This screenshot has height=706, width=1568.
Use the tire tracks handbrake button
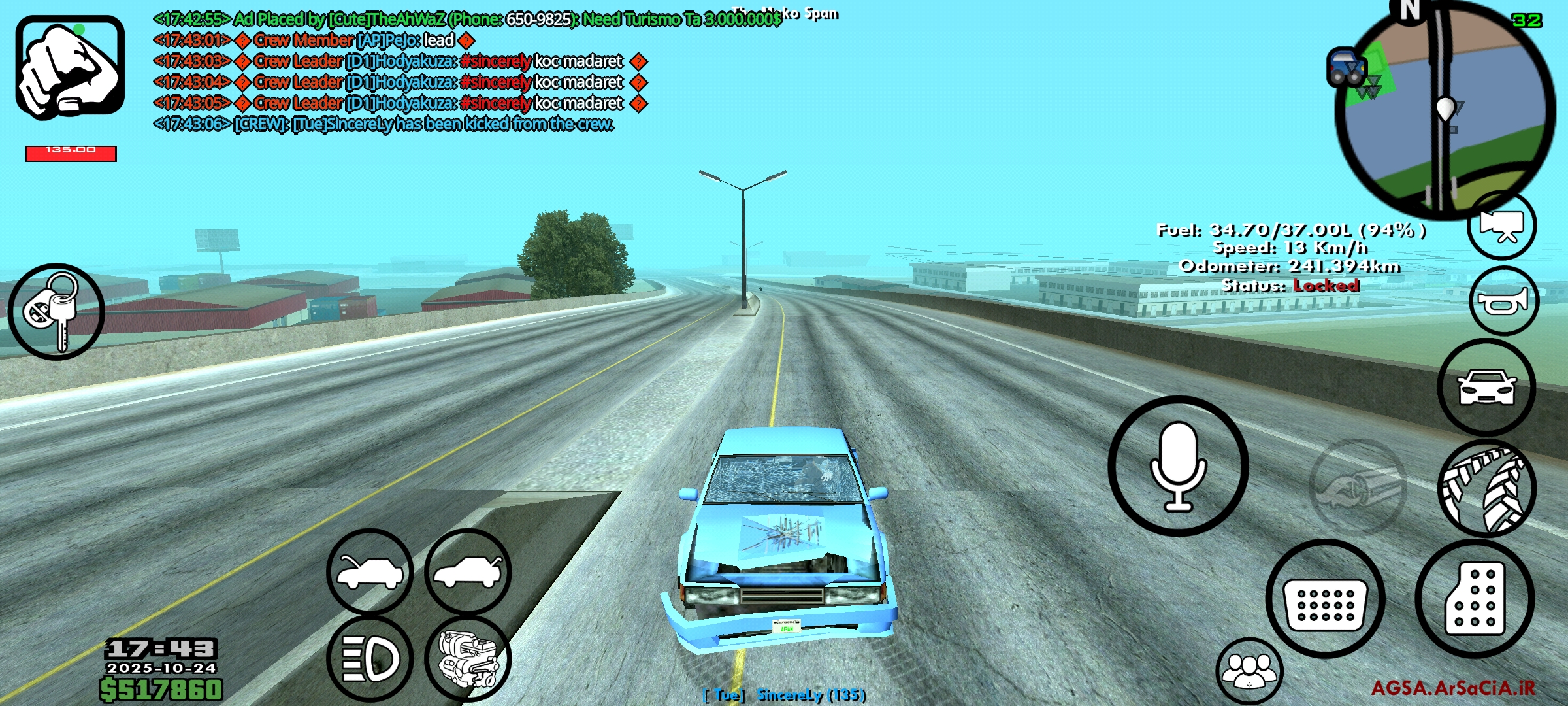pyautogui.click(x=1487, y=488)
